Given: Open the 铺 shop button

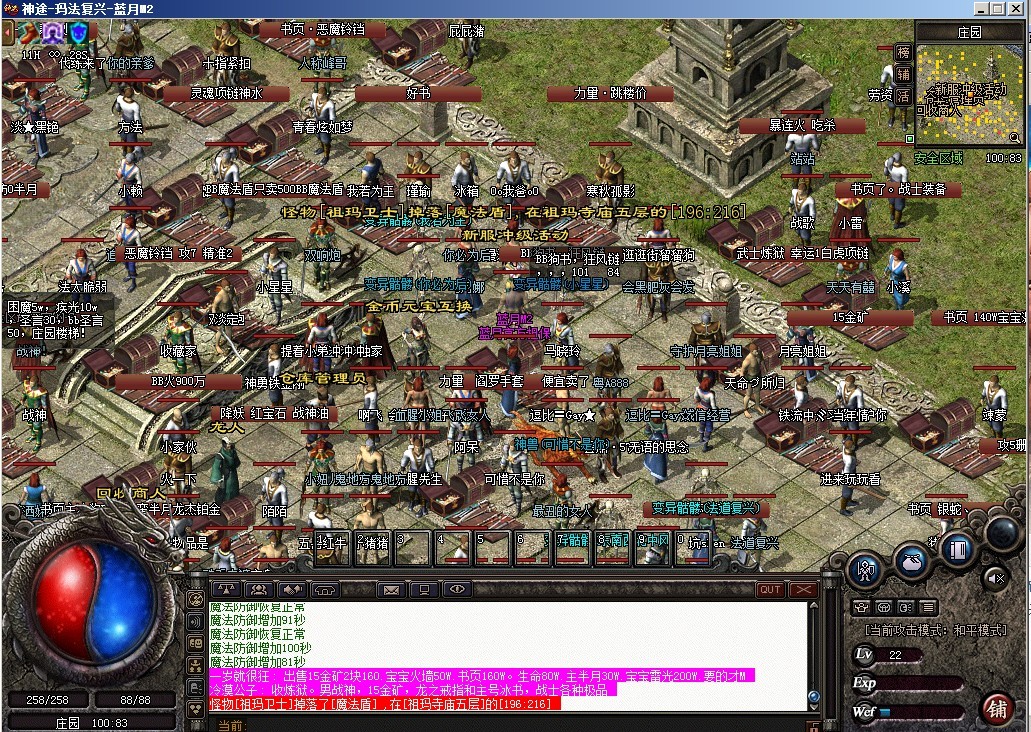Looking at the screenshot, I should 996,709.
